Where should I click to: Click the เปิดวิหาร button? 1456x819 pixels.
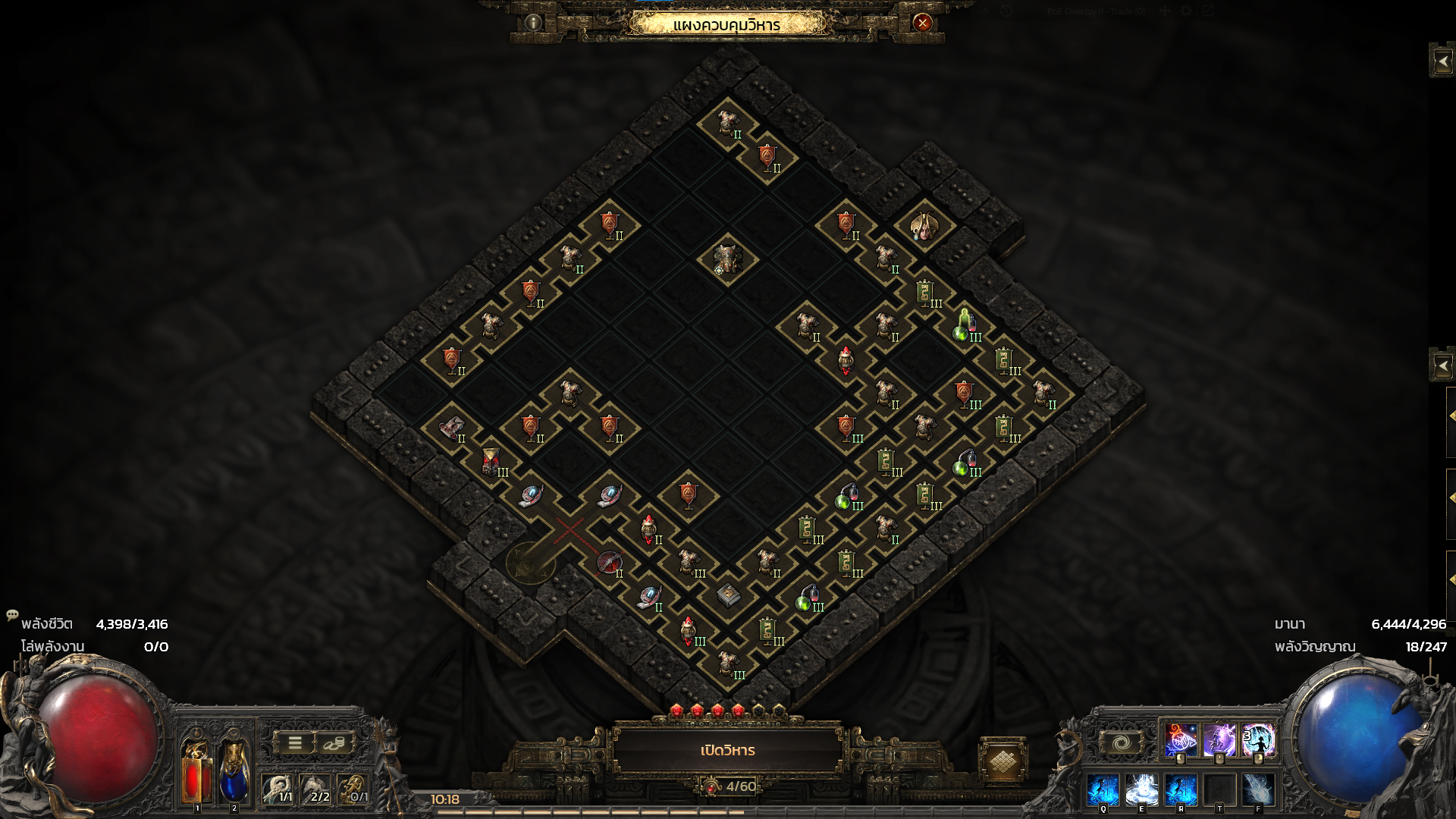tap(727, 750)
